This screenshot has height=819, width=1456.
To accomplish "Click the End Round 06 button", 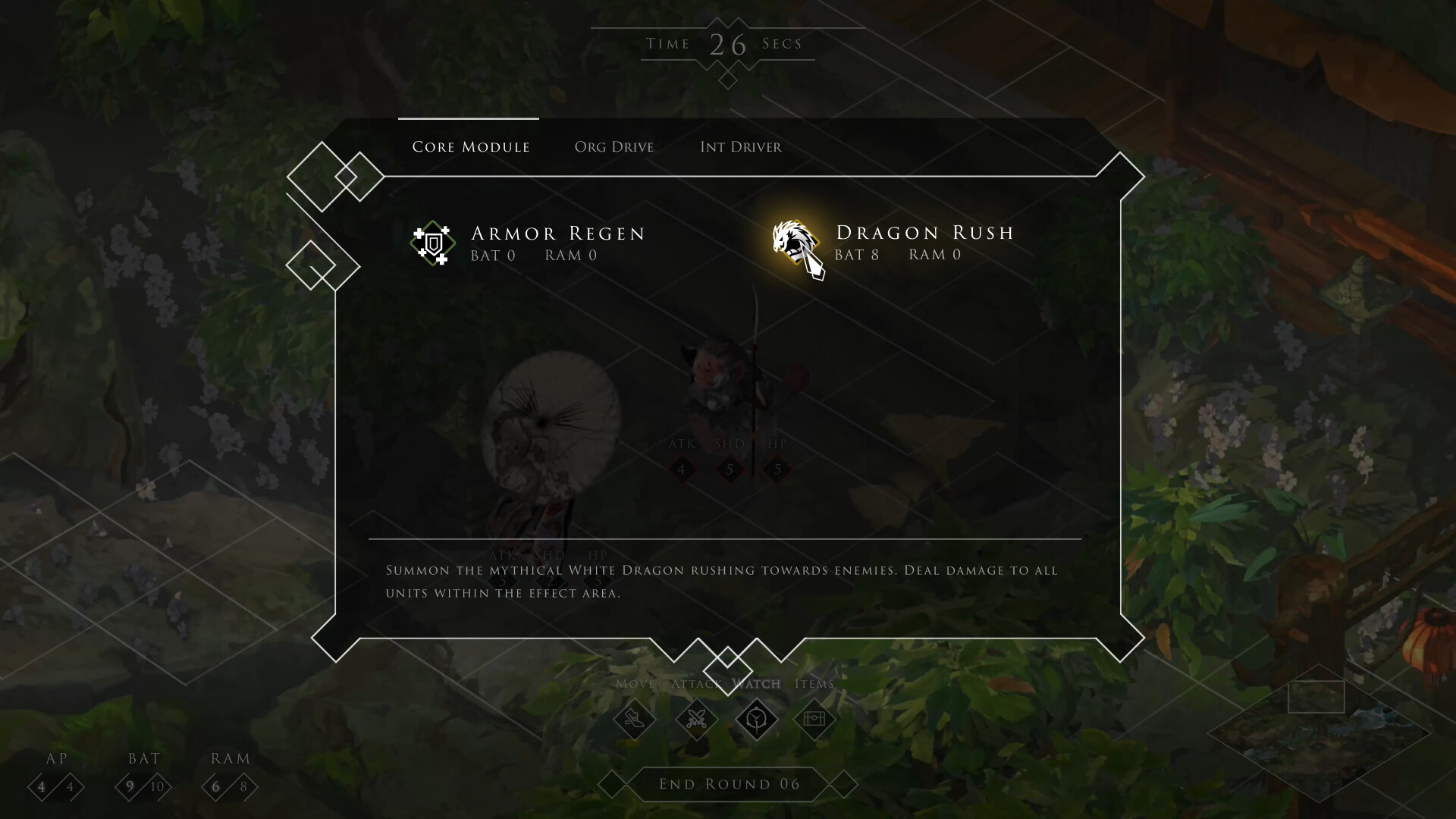I will (x=729, y=784).
